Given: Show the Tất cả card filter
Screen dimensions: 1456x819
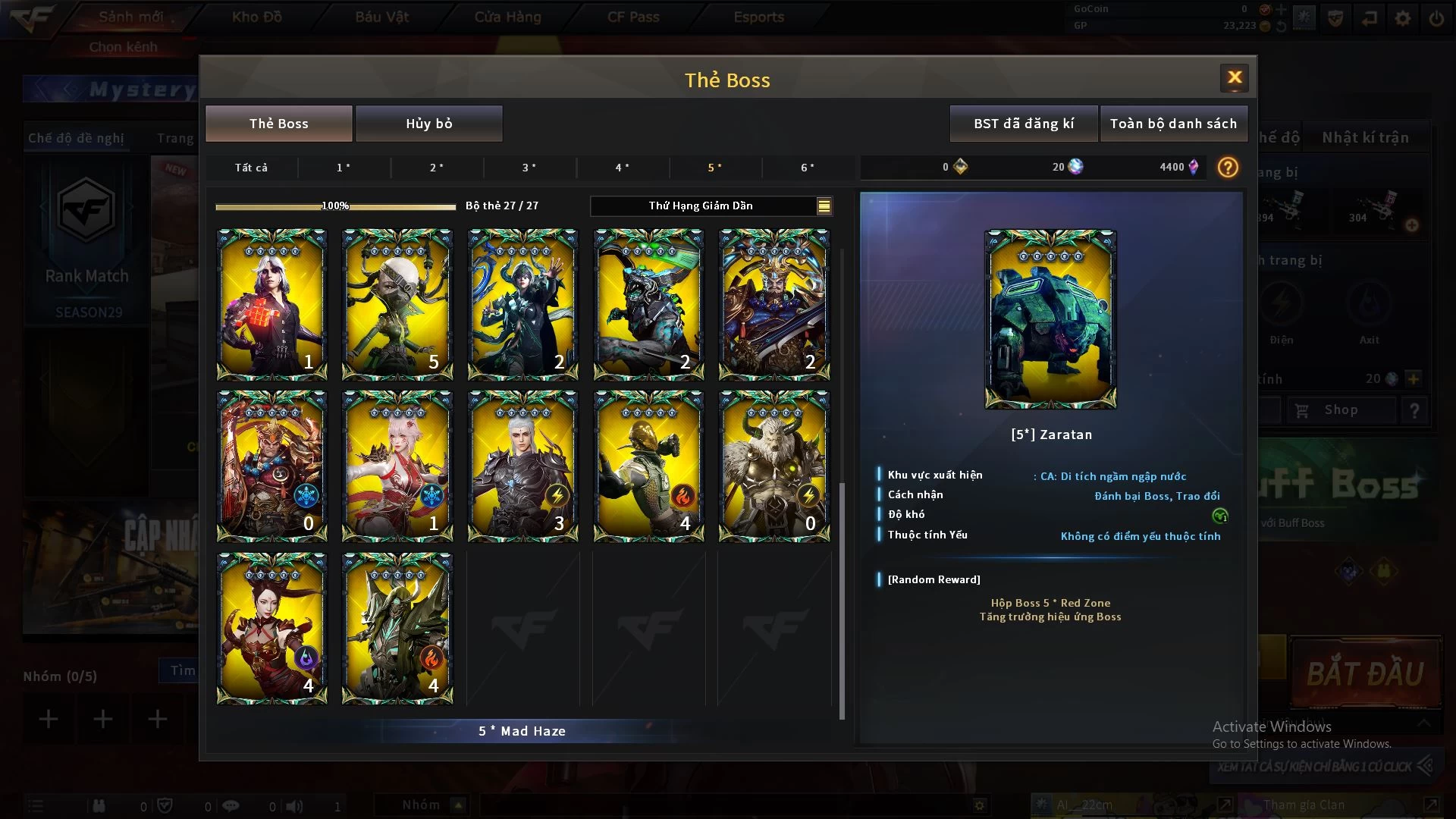Looking at the screenshot, I should point(251,168).
